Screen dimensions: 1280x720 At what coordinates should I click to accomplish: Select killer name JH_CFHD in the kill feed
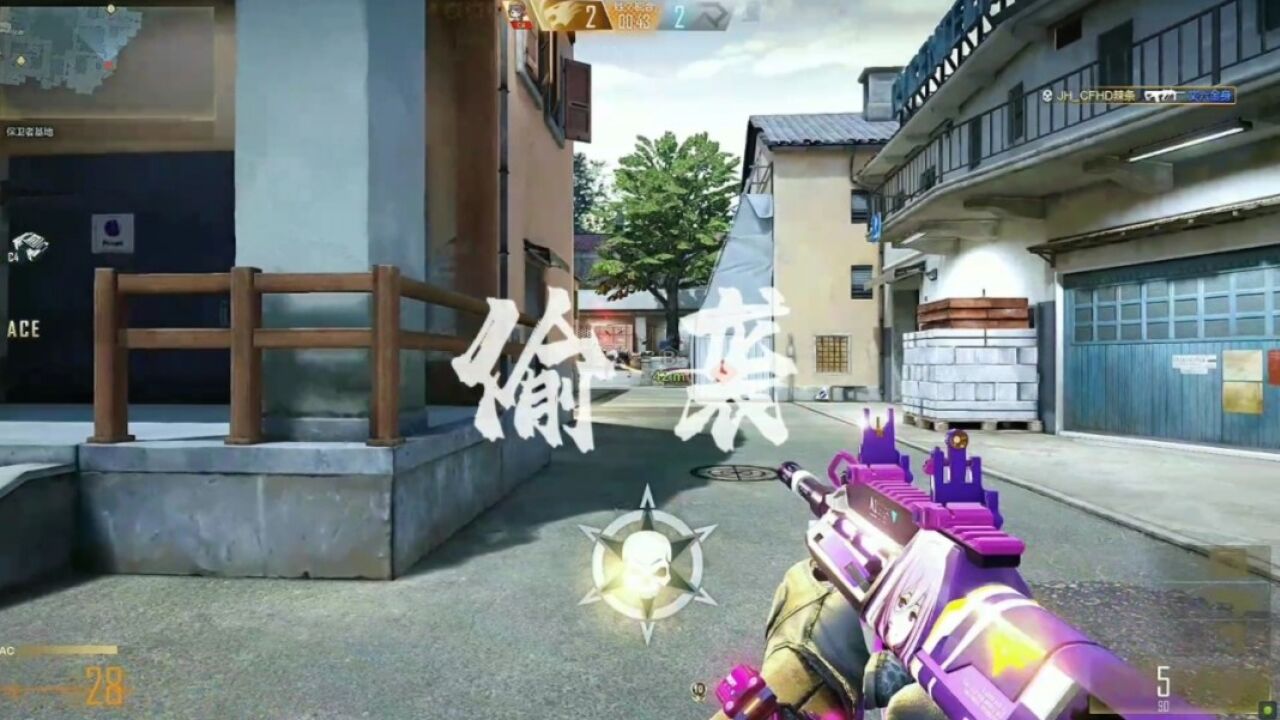(1095, 93)
